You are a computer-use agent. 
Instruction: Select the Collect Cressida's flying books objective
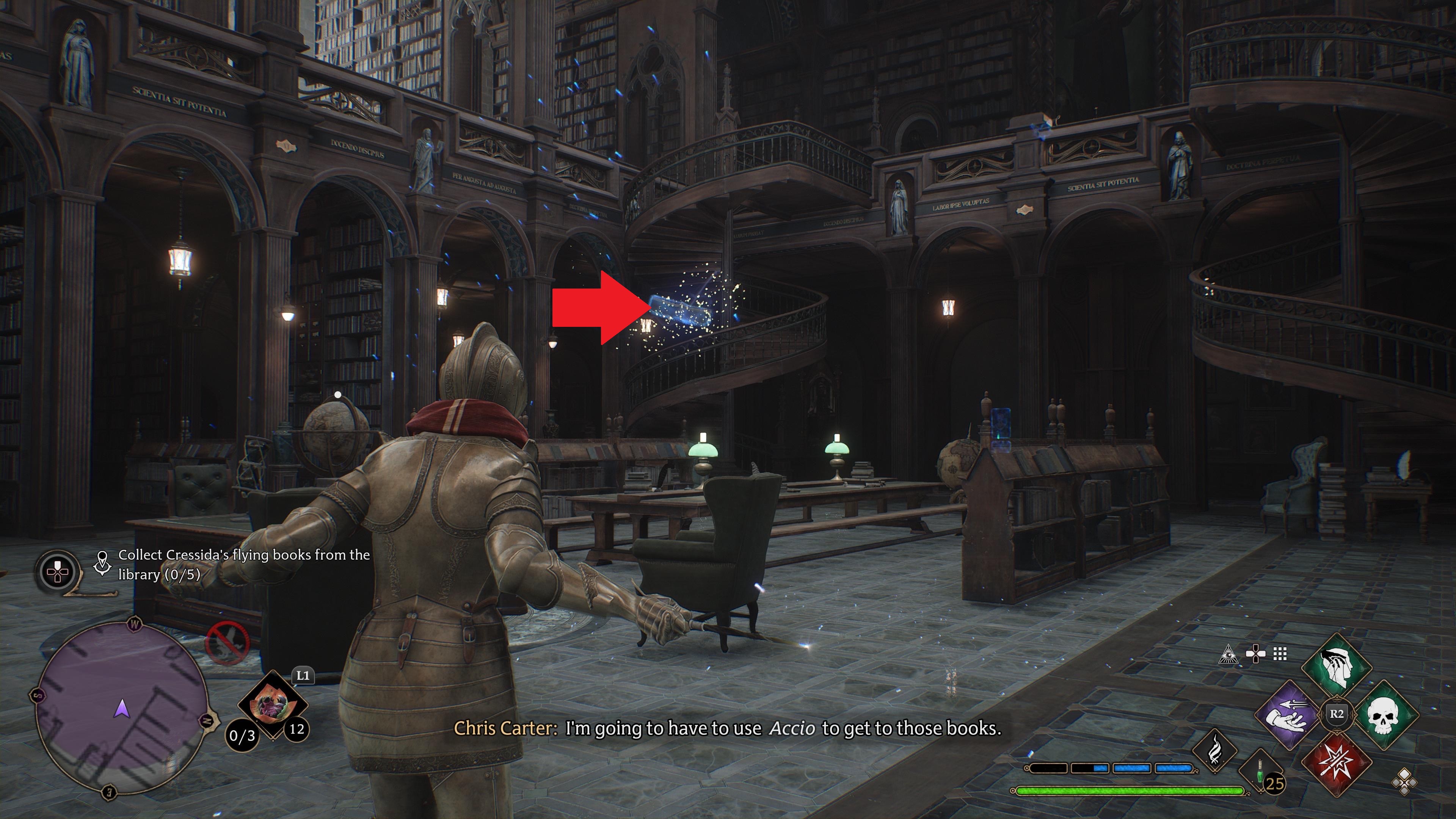click(x=243, y=564)
